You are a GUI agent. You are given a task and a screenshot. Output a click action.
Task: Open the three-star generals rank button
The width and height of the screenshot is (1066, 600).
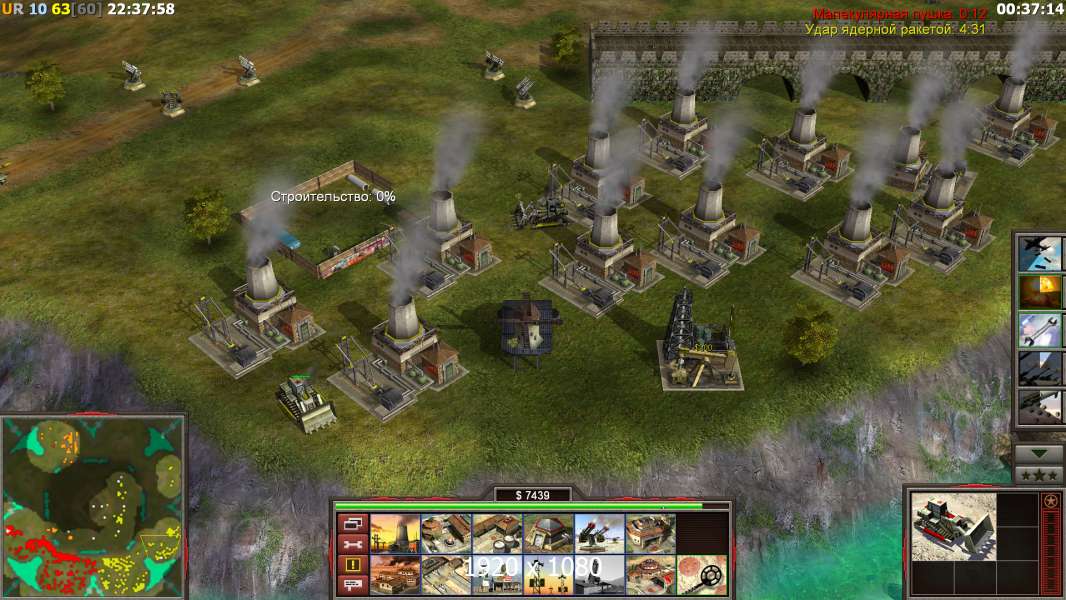coord(1039,475)
